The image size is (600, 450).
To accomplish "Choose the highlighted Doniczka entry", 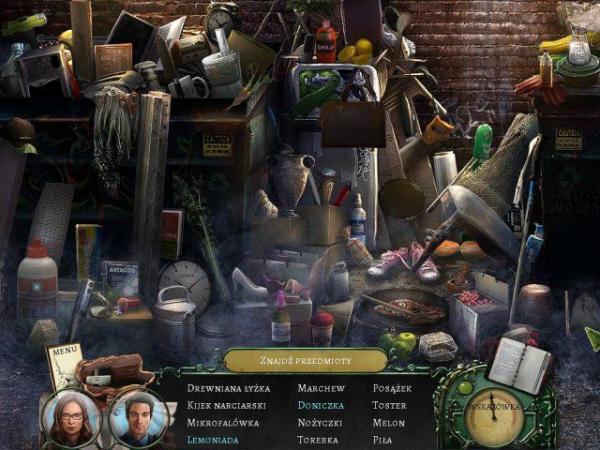I will 323,405.
